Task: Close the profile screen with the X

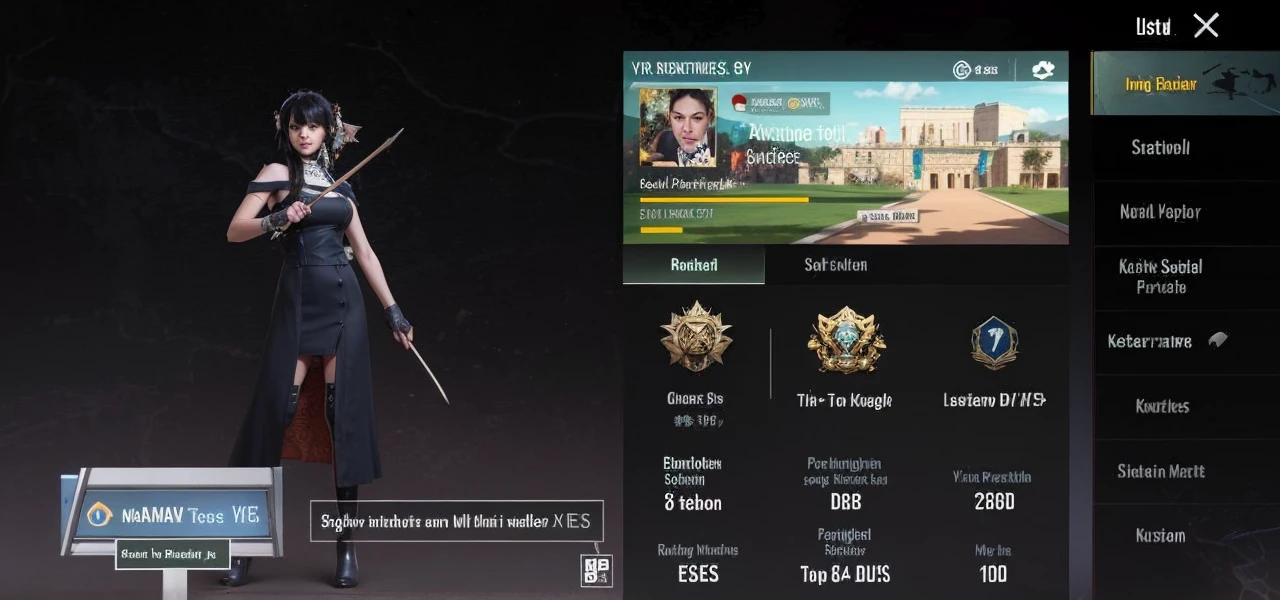Action: tap(1206, 26)
